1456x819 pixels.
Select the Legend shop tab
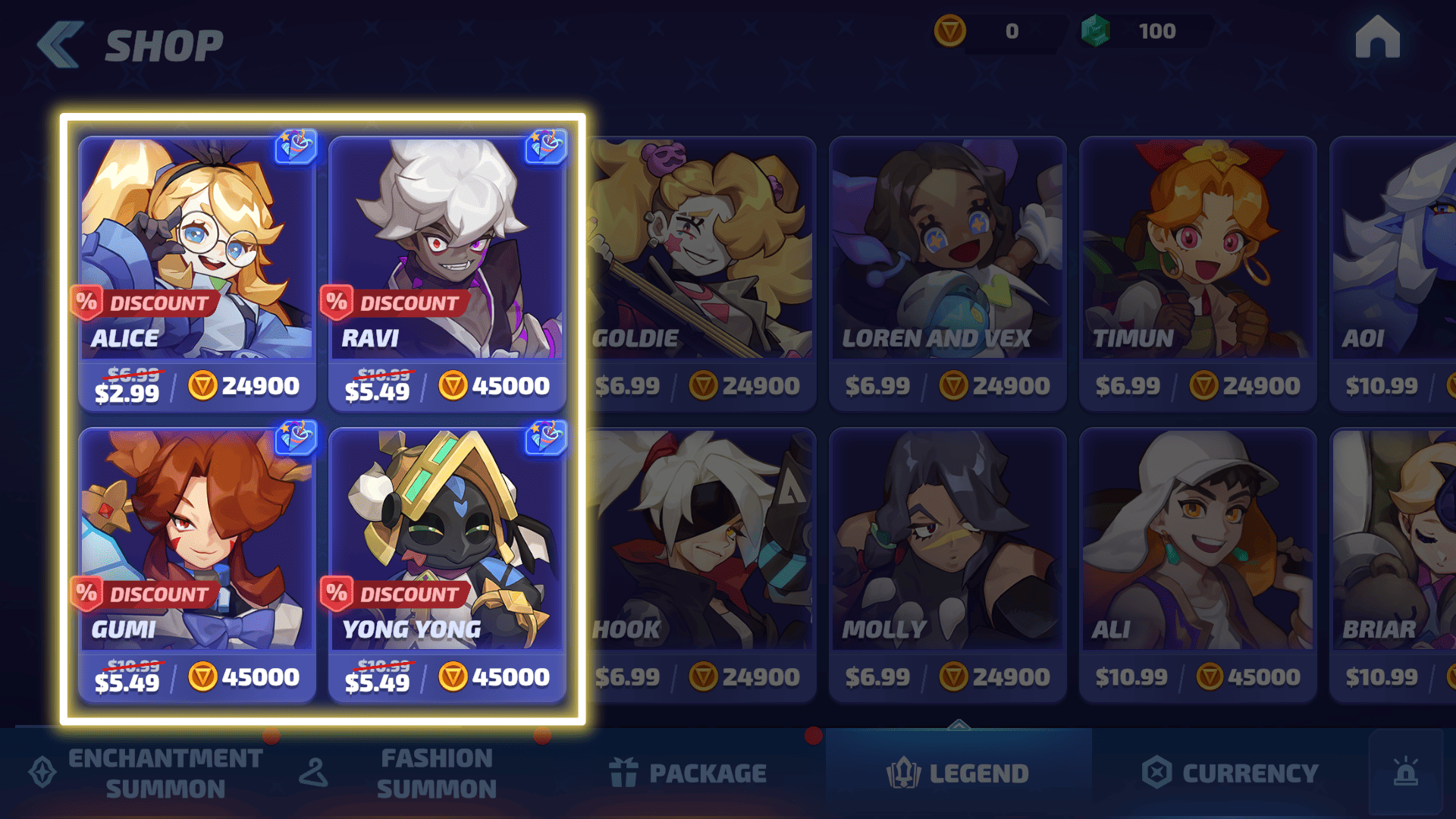coord(959,773)
